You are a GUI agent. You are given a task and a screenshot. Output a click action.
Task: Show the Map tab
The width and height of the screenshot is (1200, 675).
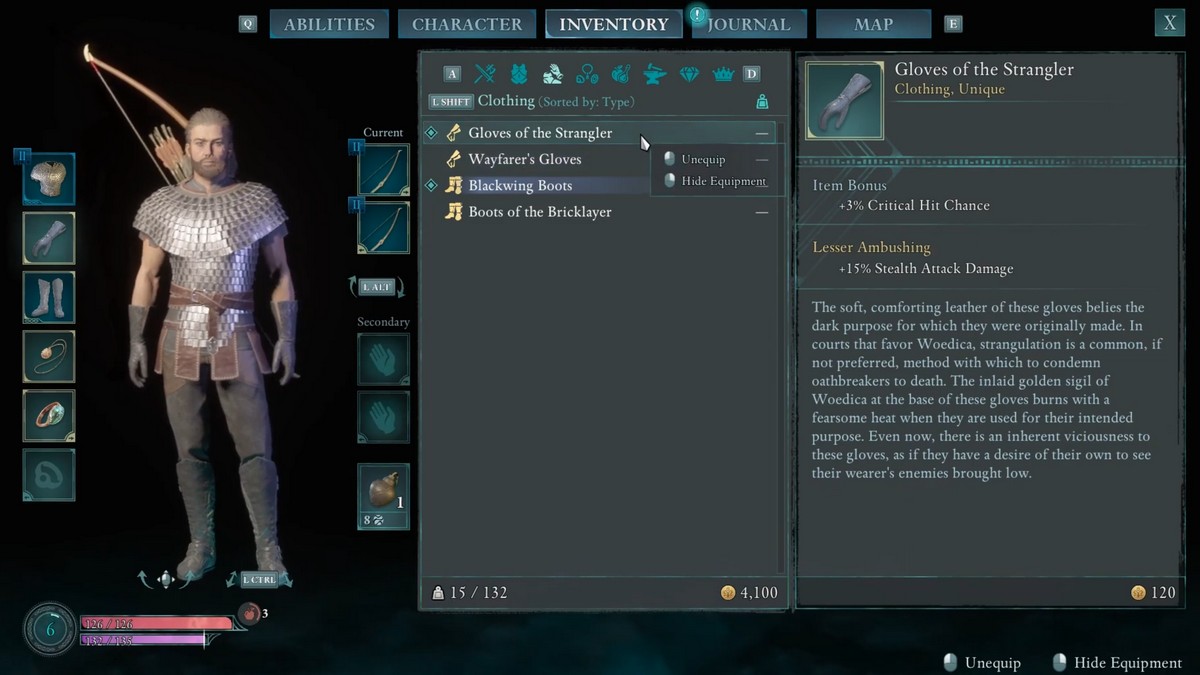(873, 24)
